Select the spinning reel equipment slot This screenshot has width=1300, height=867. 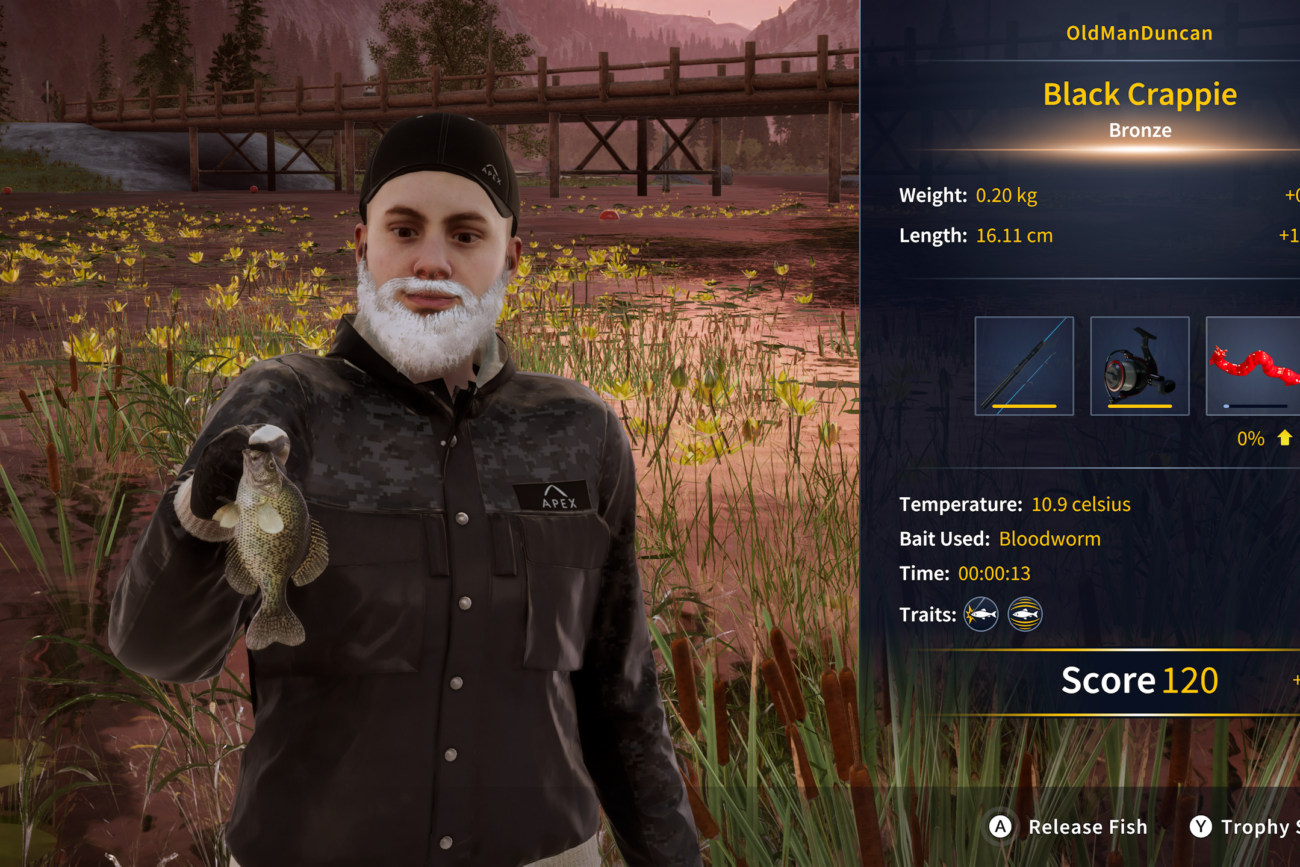pyautogui.click(x=1139, y=366)
